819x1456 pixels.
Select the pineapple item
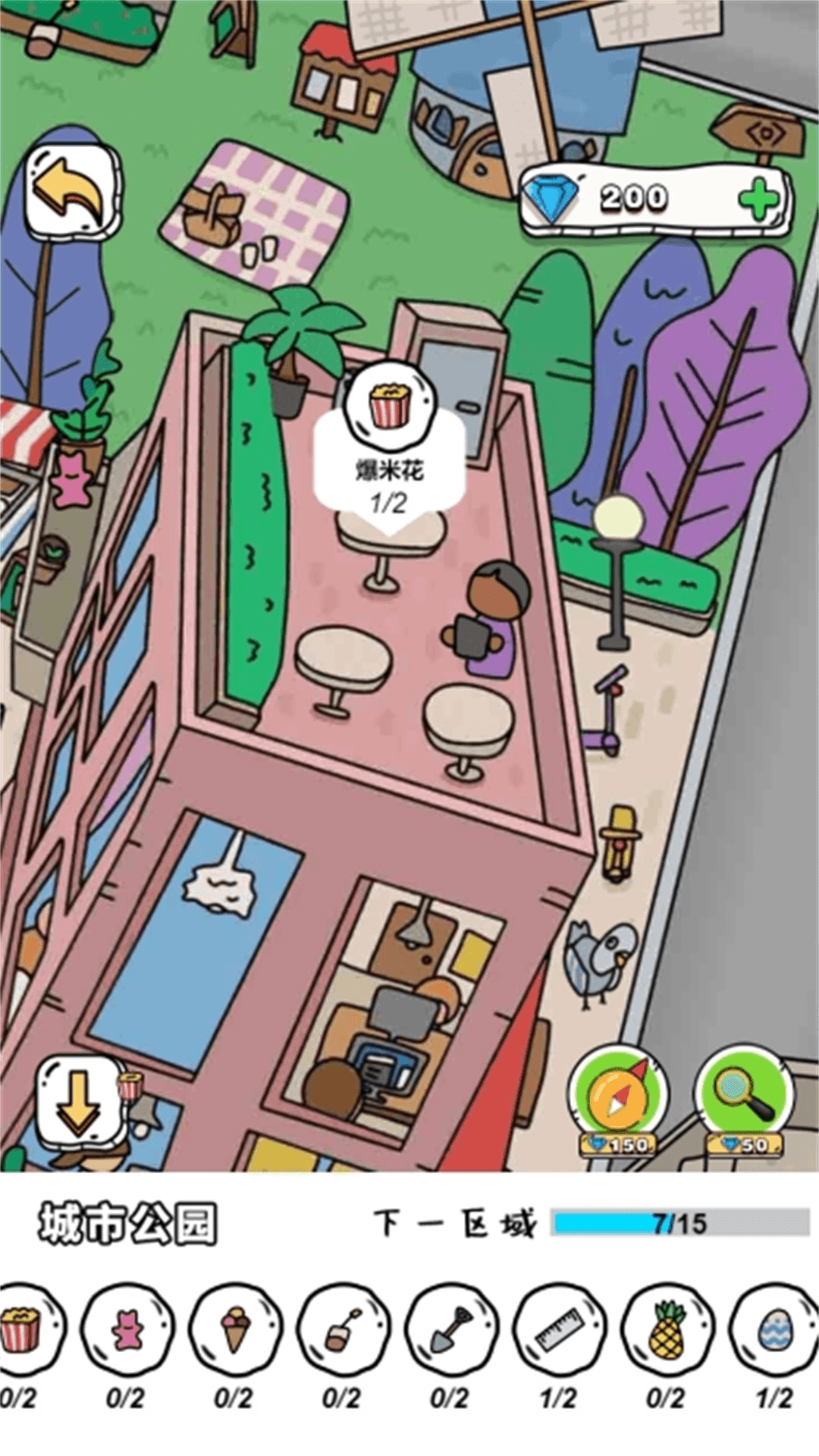pos(667,1329)
